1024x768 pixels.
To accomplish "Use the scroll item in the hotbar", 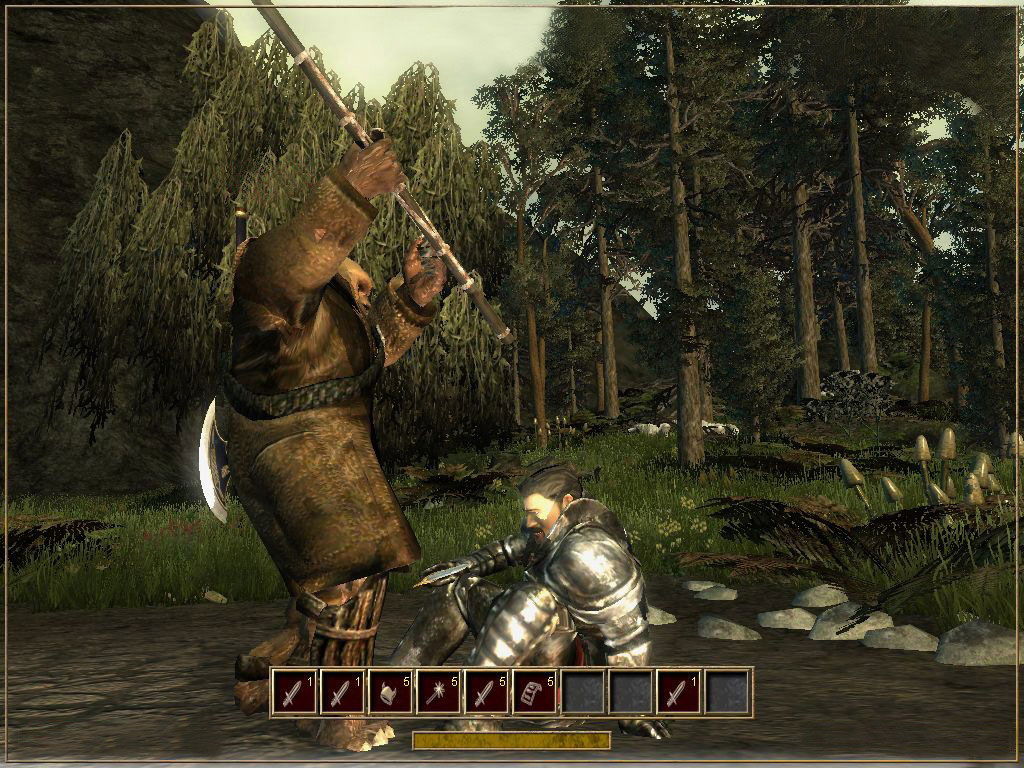I will (535, 692).
